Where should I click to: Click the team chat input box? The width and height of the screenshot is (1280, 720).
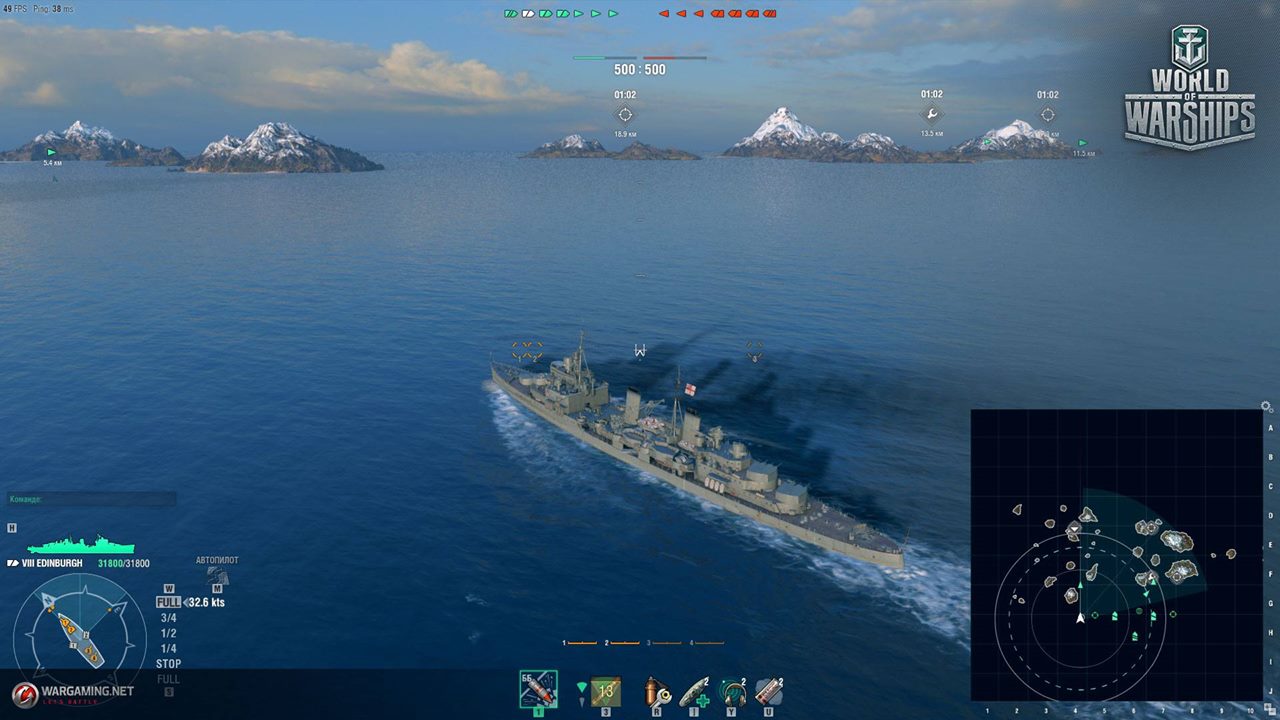(x=92, y=498)
